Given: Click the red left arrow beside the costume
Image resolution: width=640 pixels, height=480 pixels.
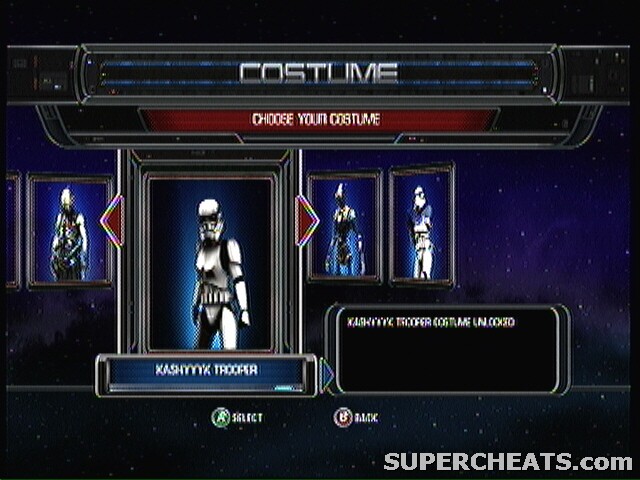Looking at the screenshot, I should (112, 220).
